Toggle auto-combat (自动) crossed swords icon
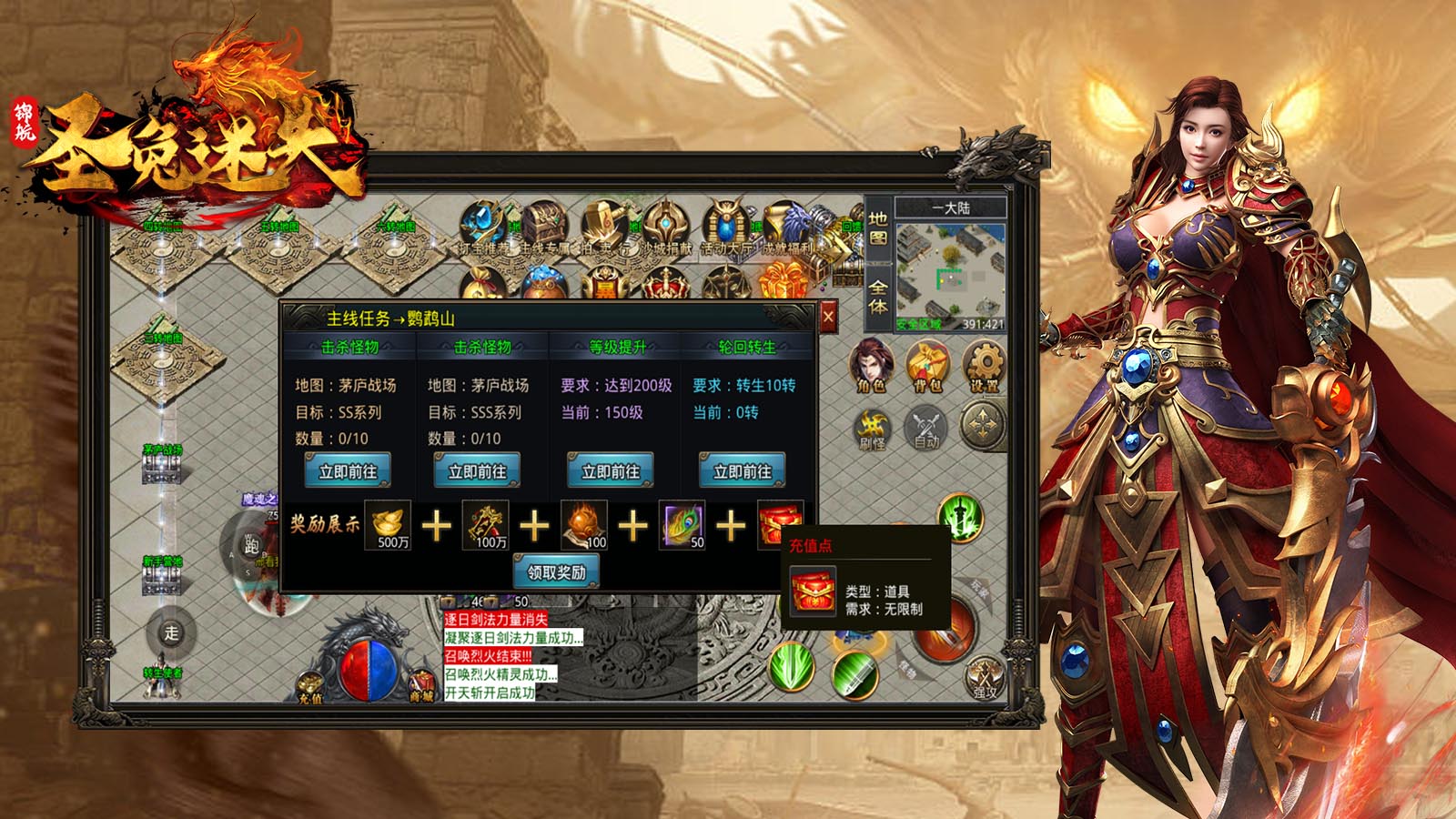The image size is (1456, 819). pos(926,428)
